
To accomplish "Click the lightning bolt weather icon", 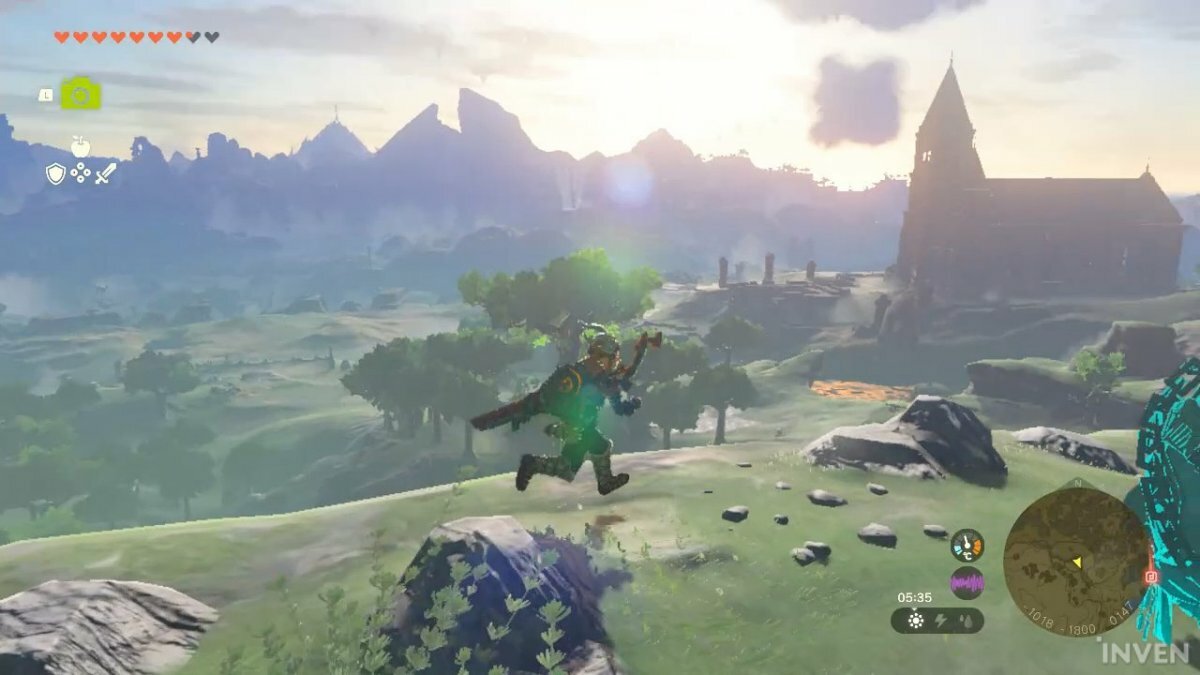I will [x=939, y=621].
